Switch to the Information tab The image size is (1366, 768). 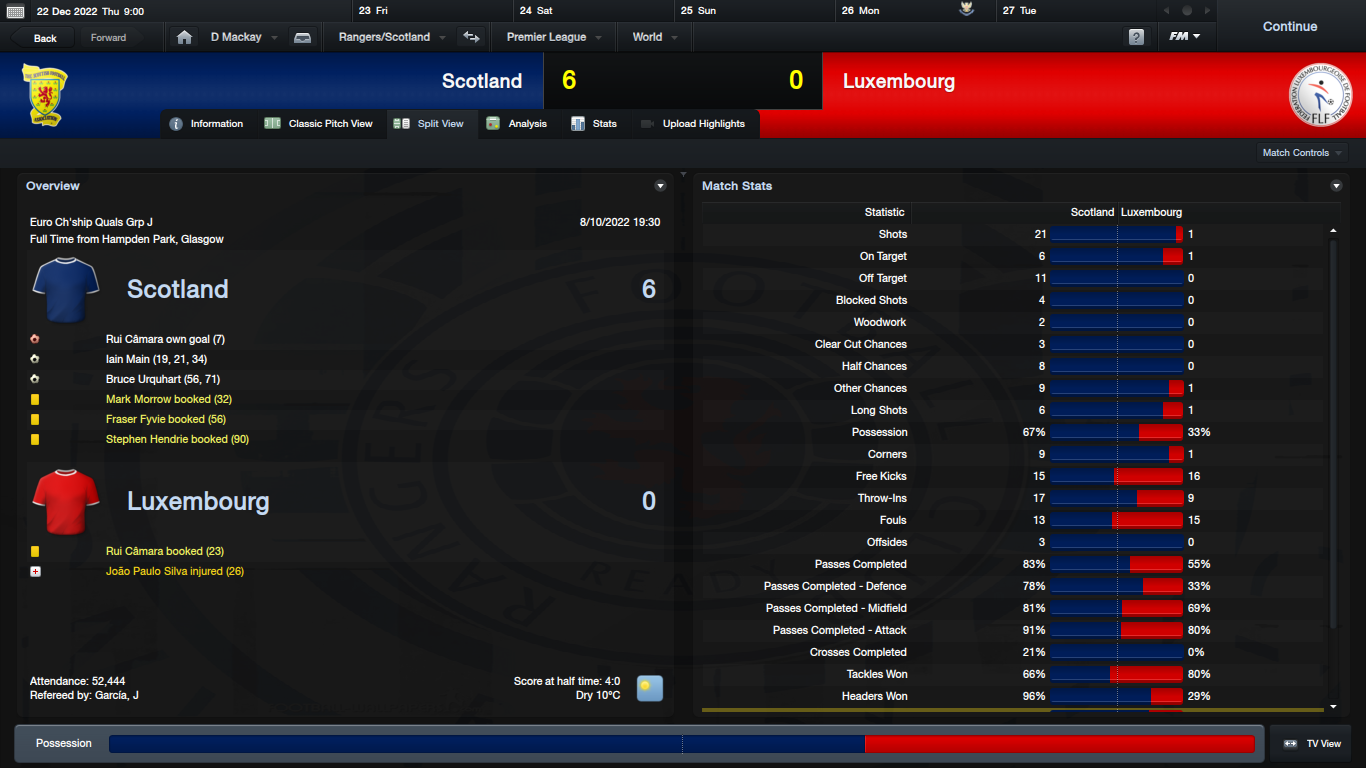207,124
